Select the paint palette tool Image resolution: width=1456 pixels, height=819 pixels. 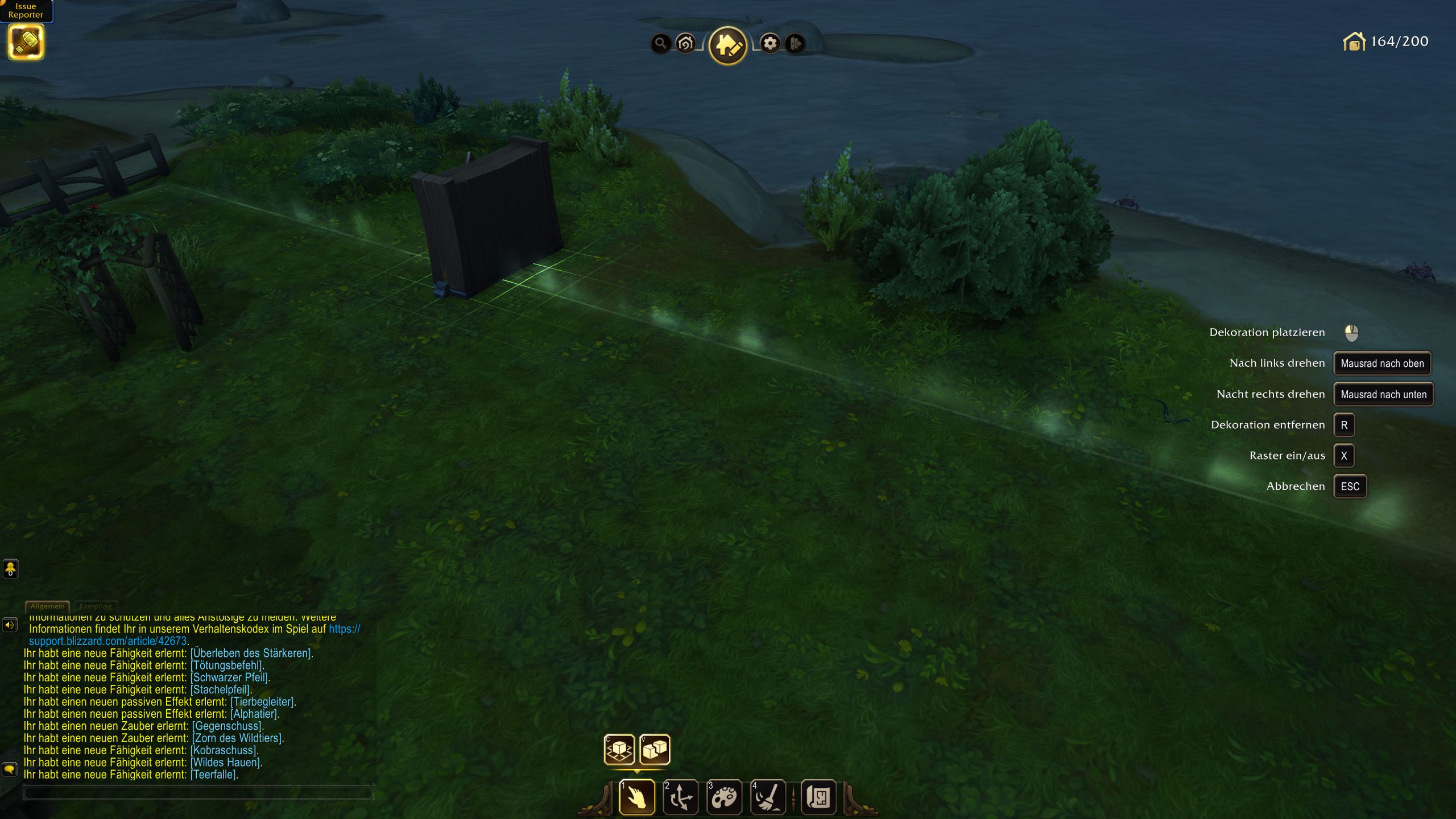pos(724,797)
